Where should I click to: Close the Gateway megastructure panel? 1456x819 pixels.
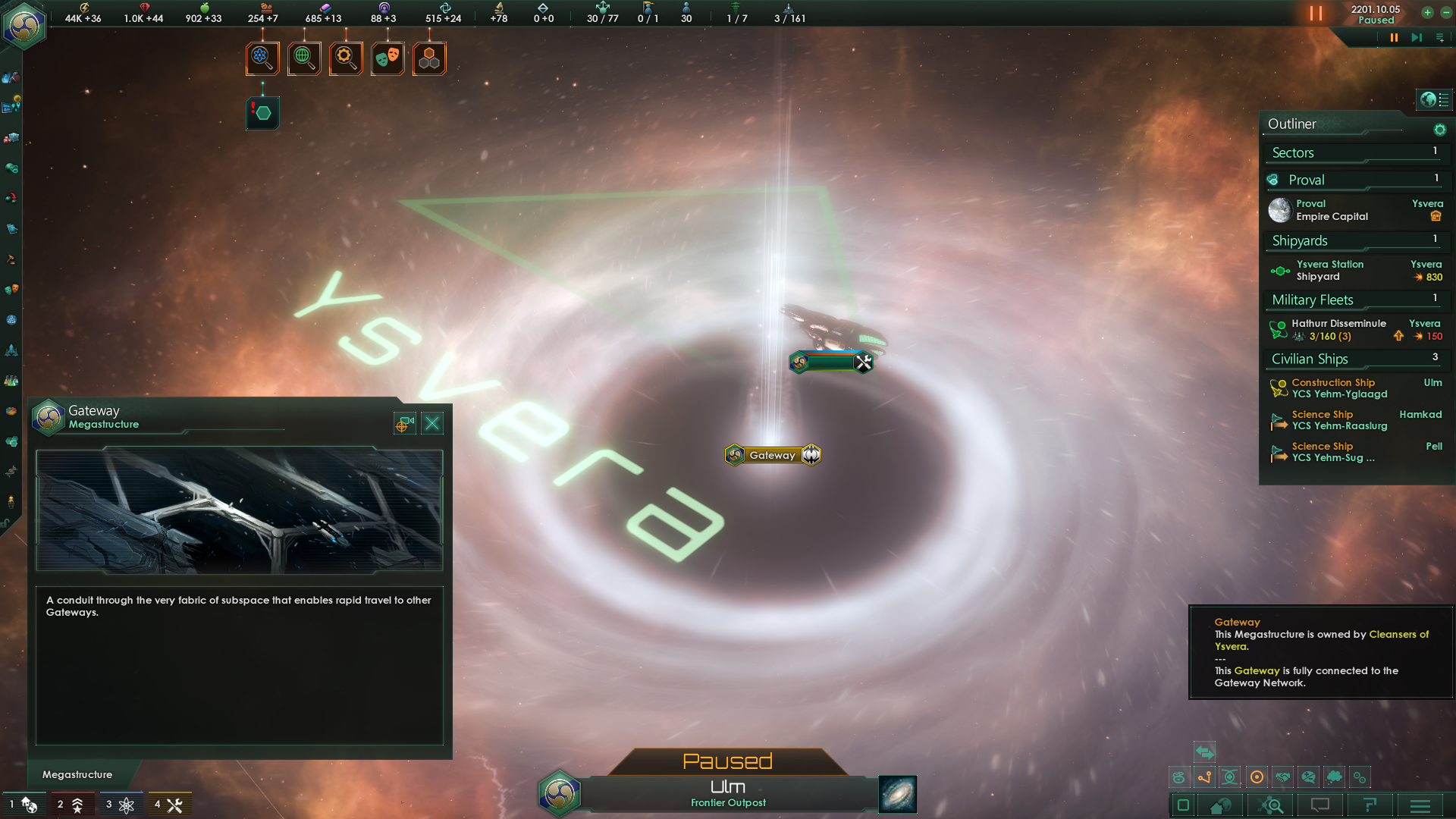pos(432,423)
